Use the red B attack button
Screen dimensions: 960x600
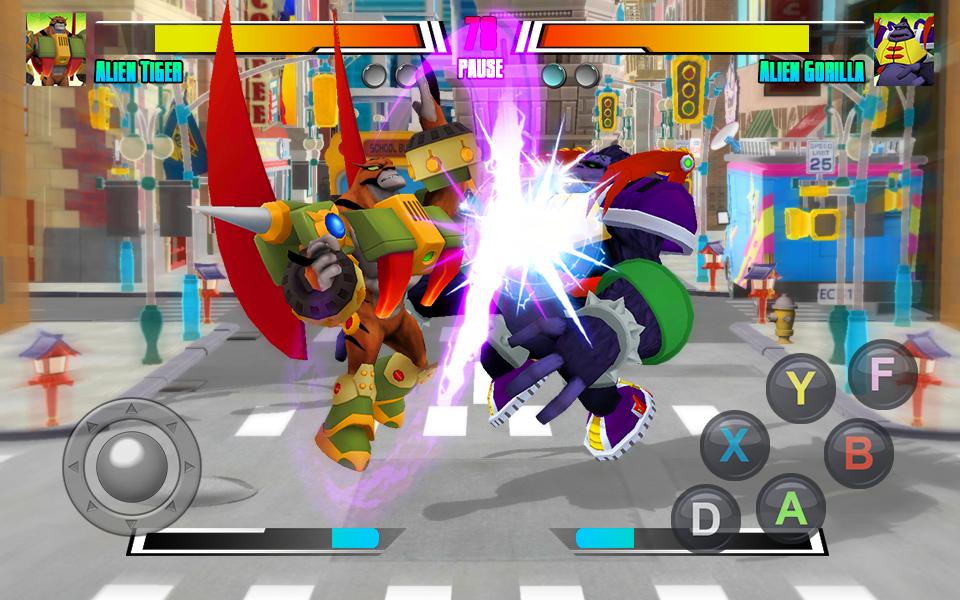858,453
